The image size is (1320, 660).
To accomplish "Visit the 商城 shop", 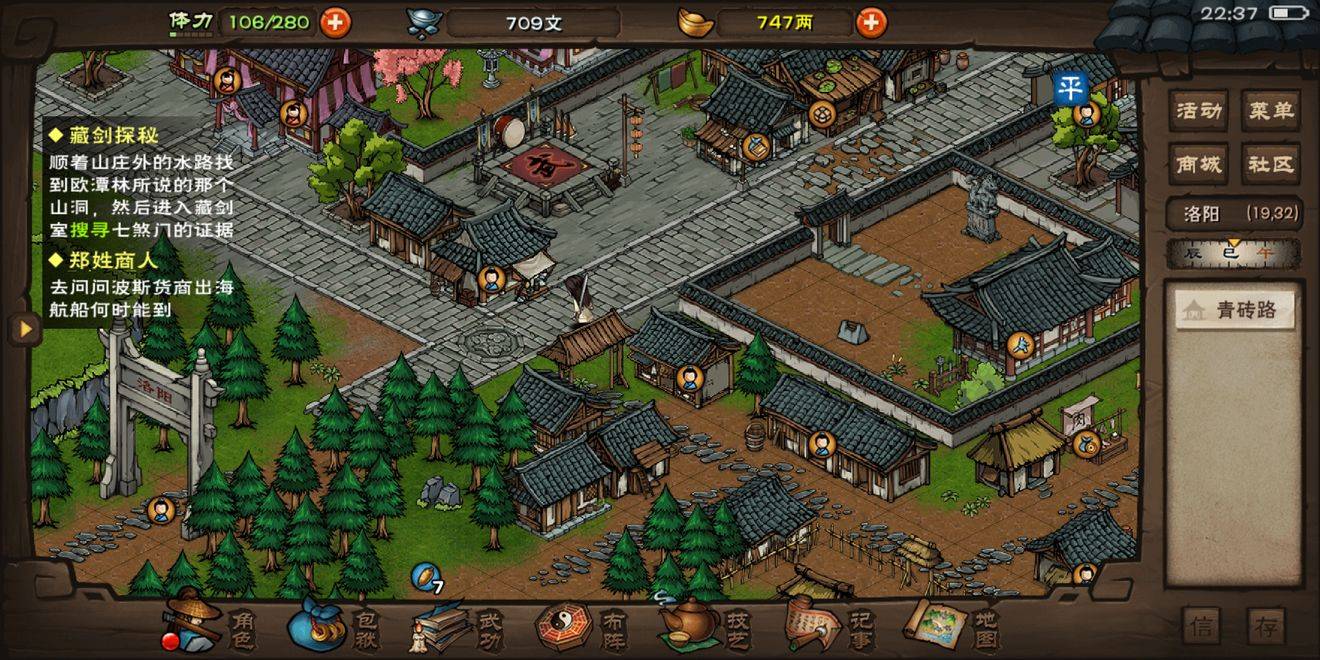I will pyautogui.click(x=1199, y=164).
